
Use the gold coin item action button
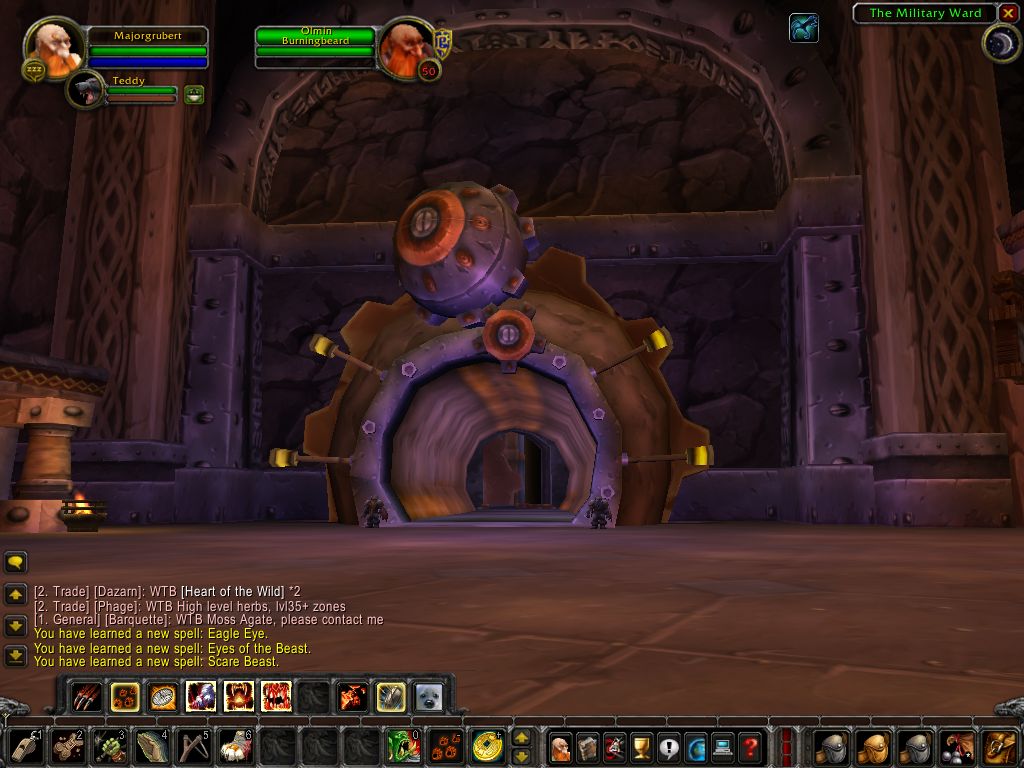(x=487, y=746)
